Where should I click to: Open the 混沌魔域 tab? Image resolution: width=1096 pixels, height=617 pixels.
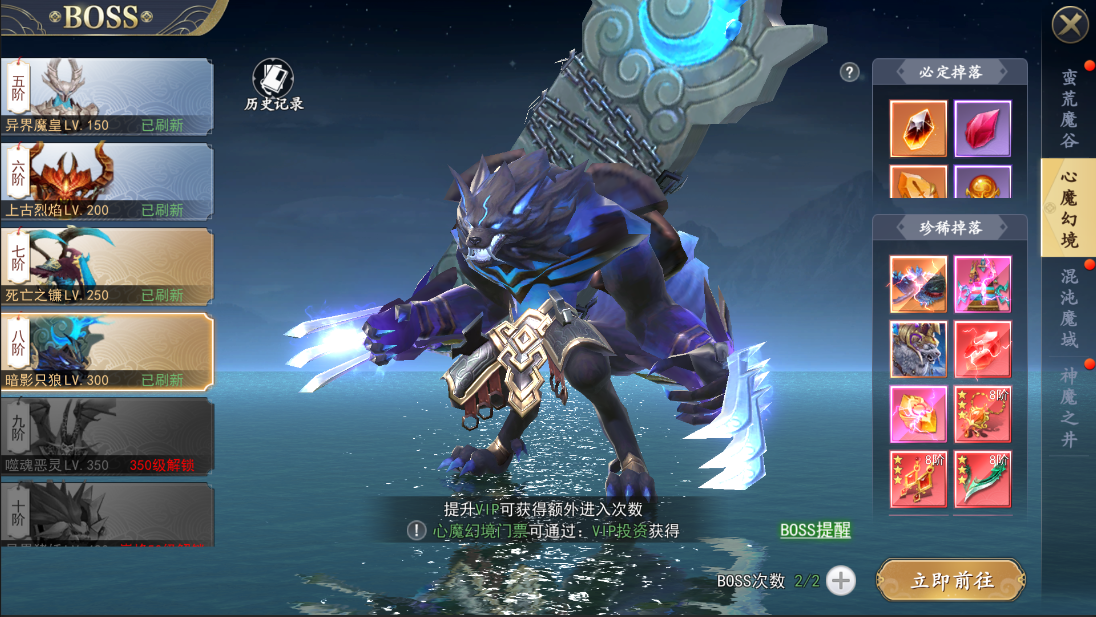tap(1069, 306)
